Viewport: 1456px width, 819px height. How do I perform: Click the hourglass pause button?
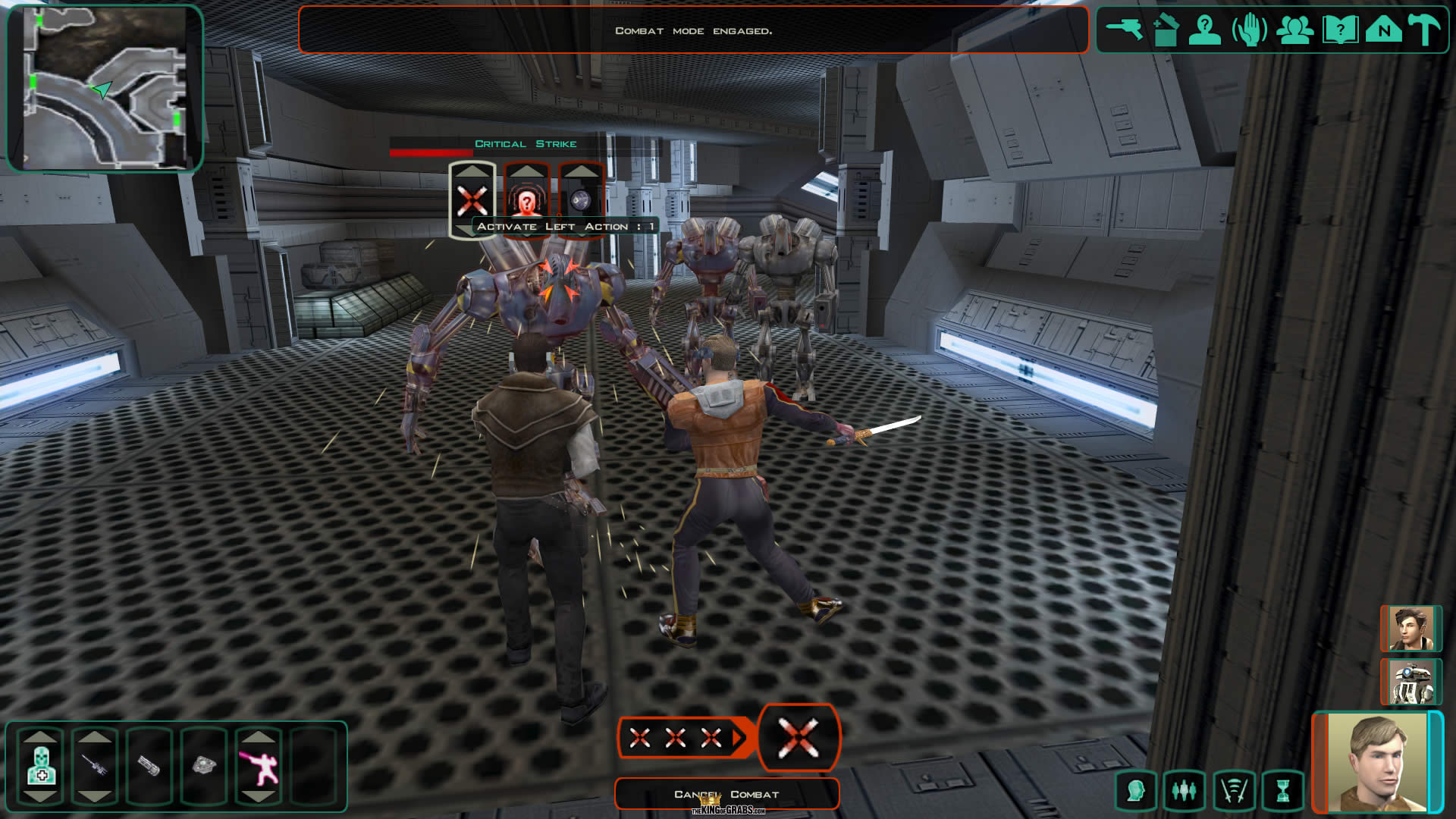[x=1282, y=791]
